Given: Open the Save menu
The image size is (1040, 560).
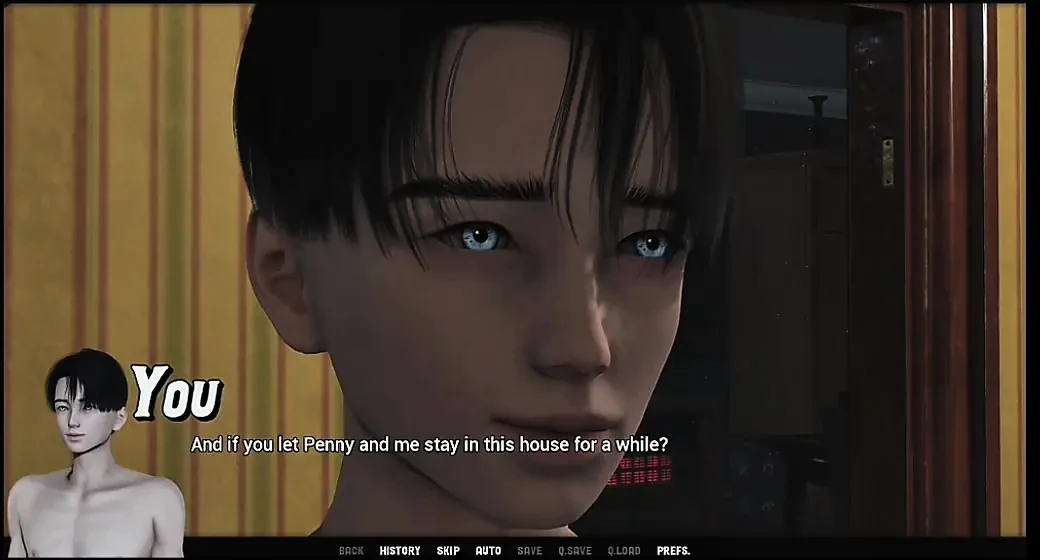Looking at the screenshot, I should point(530,550).
